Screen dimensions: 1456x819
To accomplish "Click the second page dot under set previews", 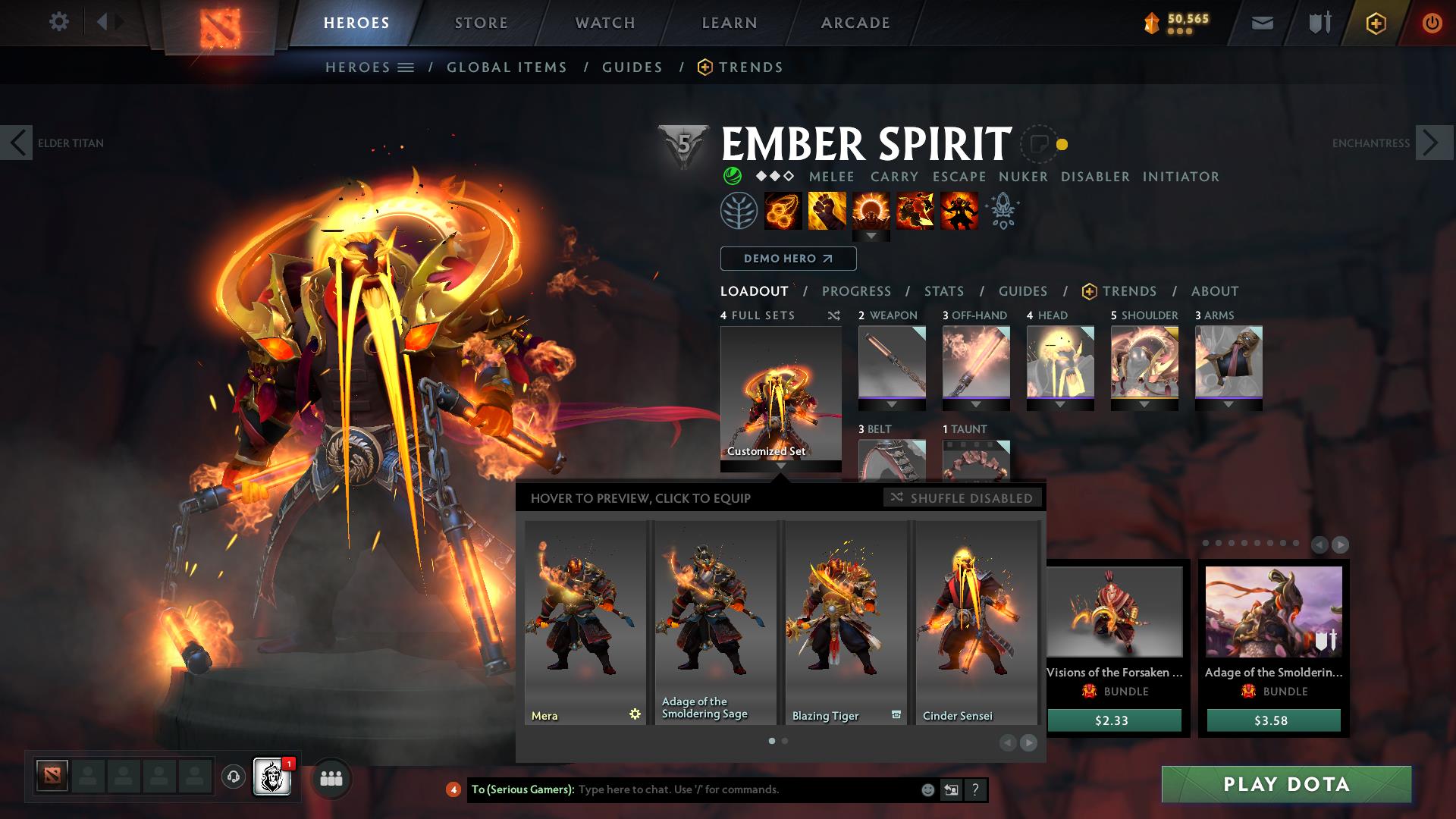I will coord(784,741).
